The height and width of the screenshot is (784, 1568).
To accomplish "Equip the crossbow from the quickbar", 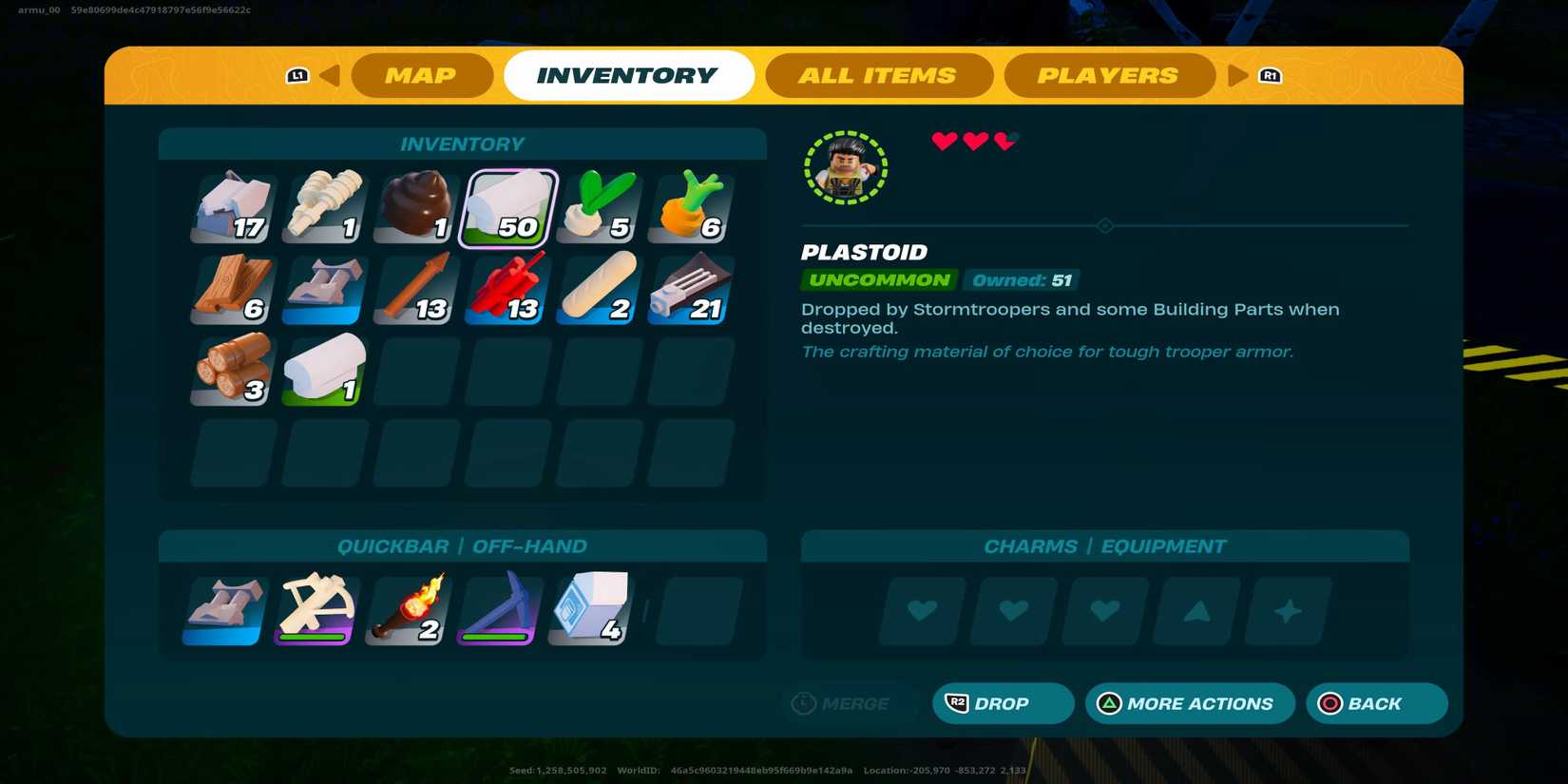I will tap(315, 608).
